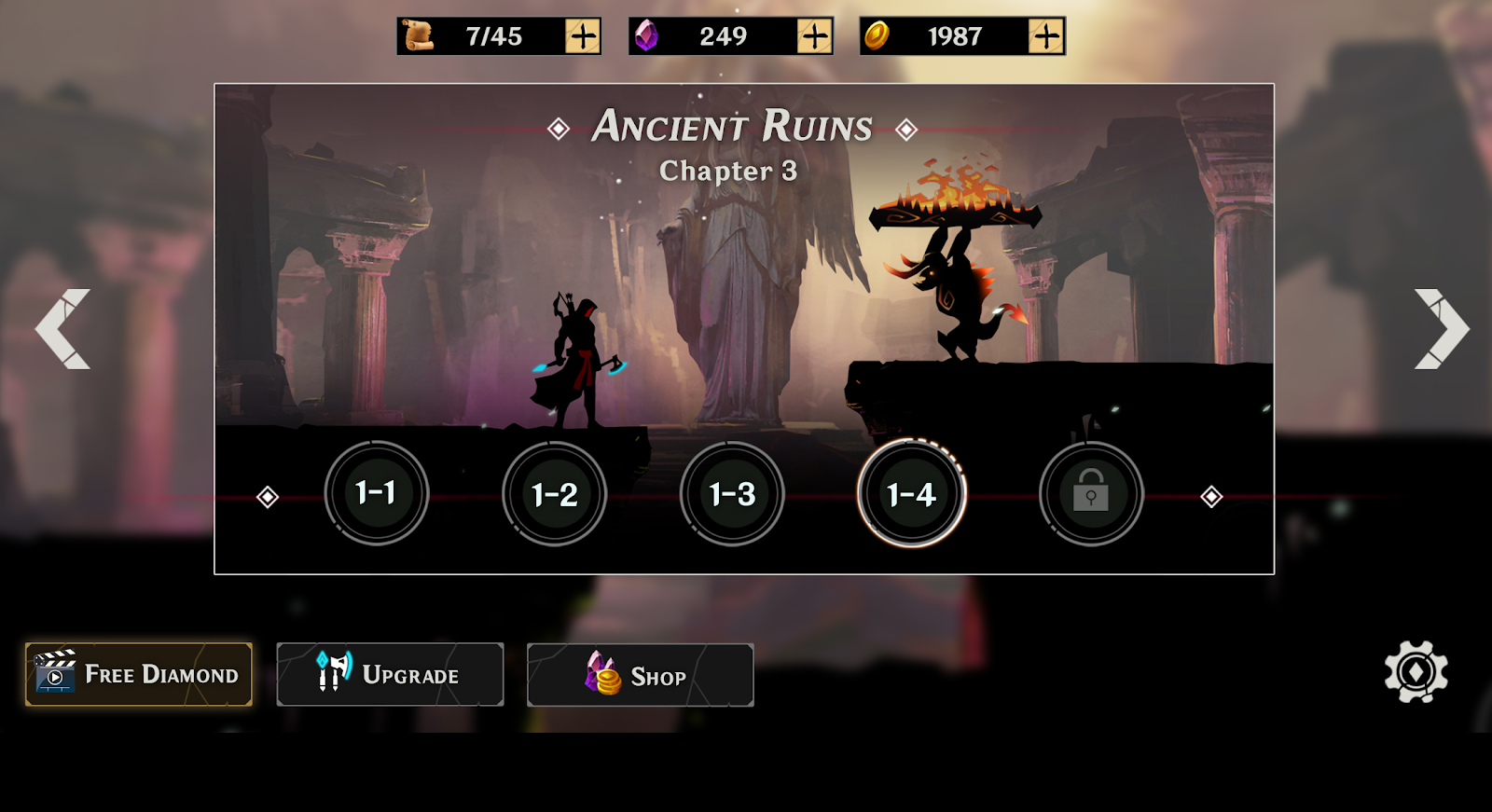Open settings with the gear icon
This screenshot has width=1492, height=812.
[x=1416, y=671]
